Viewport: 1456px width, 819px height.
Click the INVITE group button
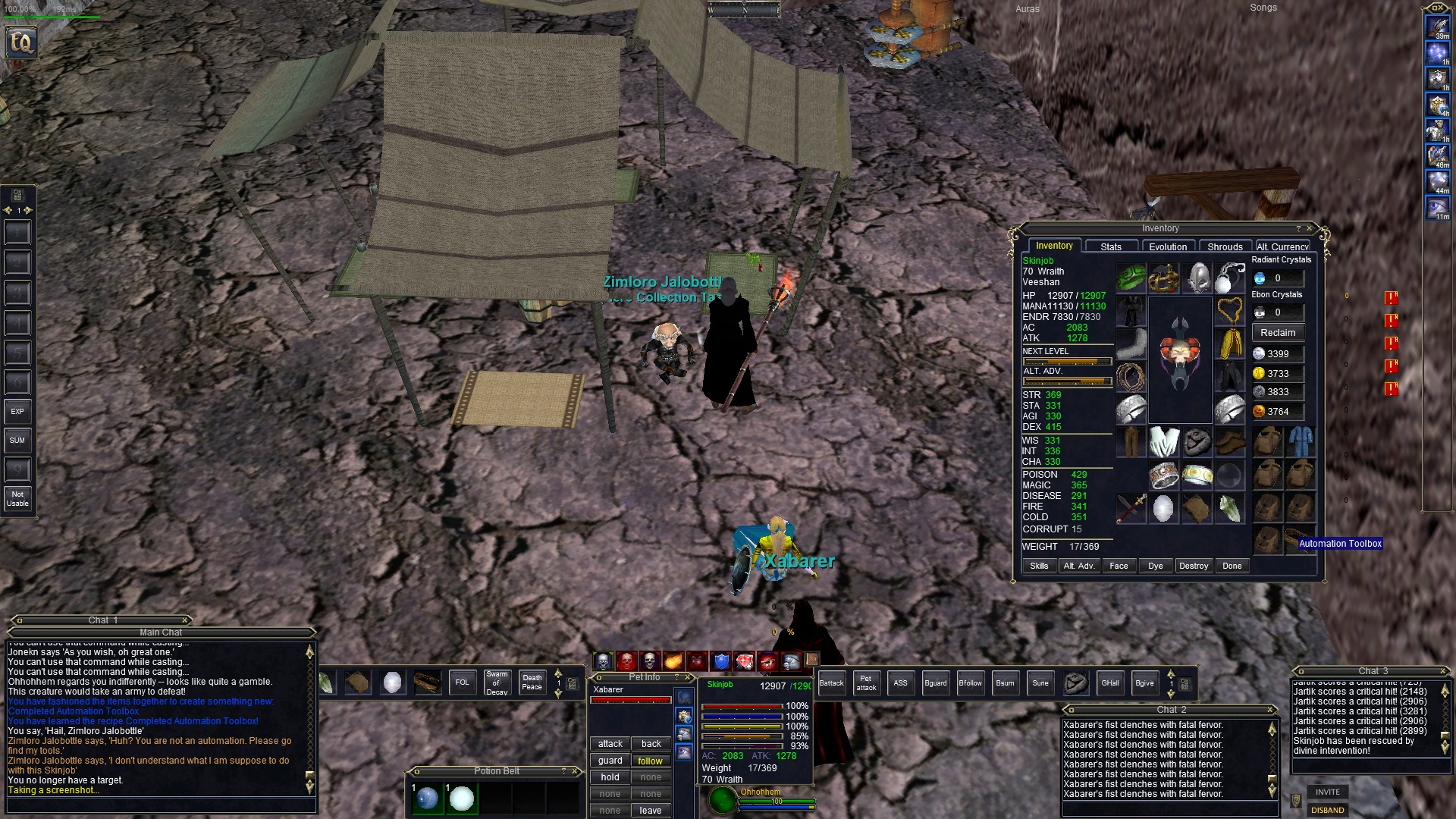[1328, 792]
